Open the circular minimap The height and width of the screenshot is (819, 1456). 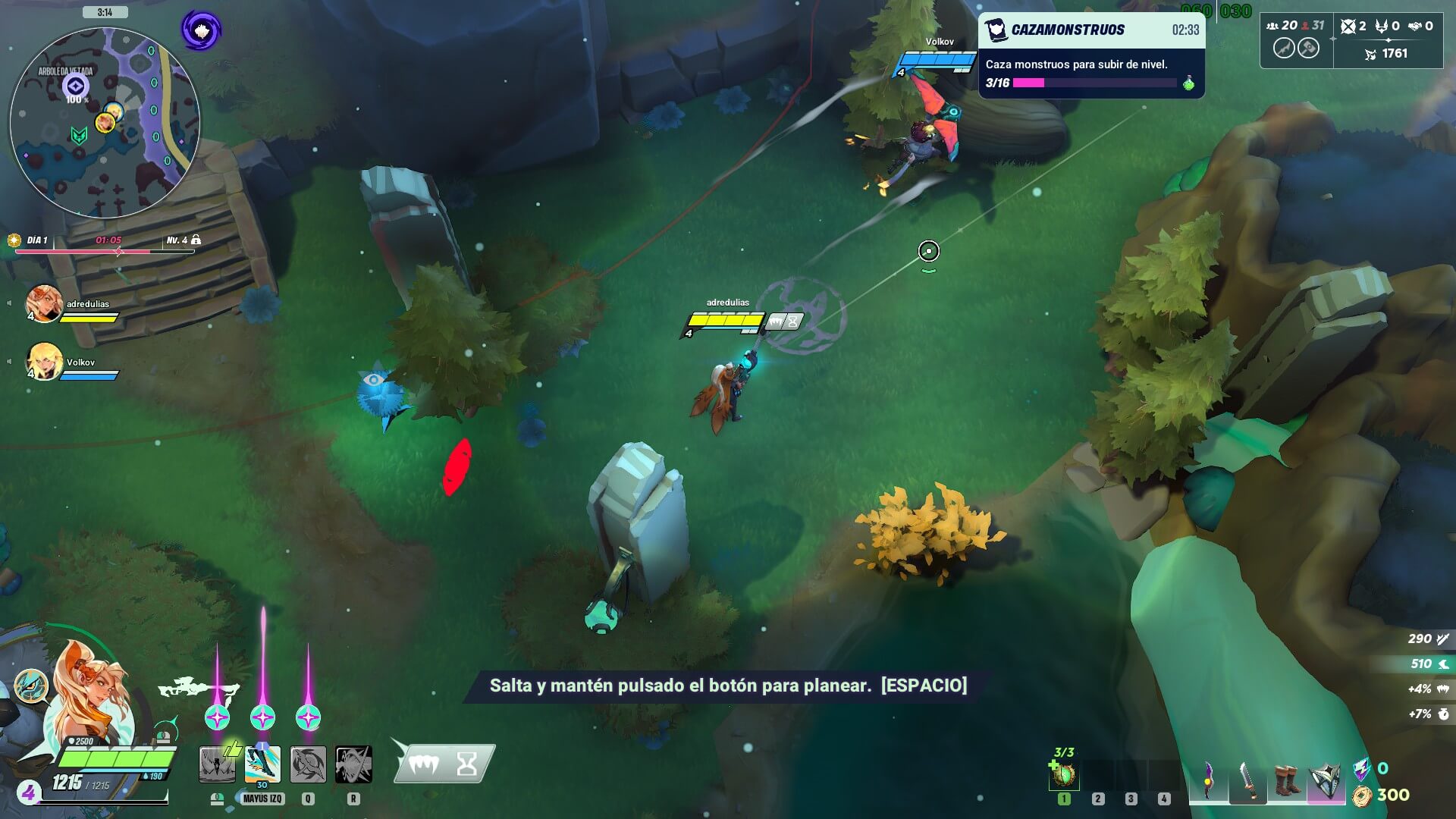pyautogui.click(x=105, y=123)
